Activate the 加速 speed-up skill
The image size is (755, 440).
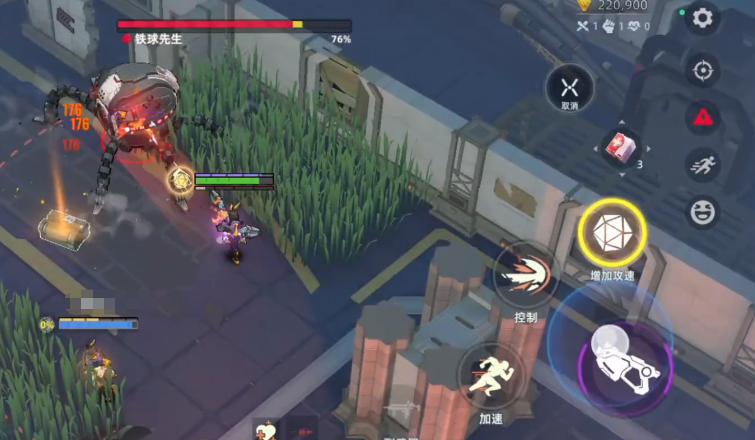490,374
